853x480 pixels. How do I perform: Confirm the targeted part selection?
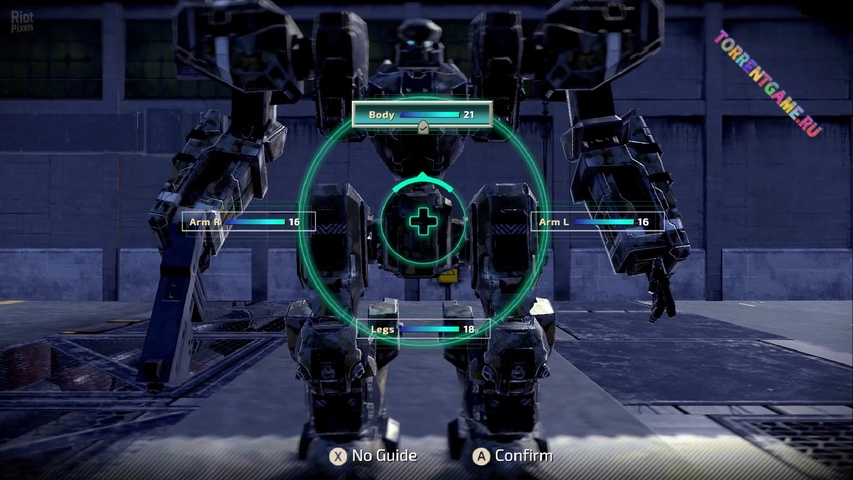[x=513, y=456]
